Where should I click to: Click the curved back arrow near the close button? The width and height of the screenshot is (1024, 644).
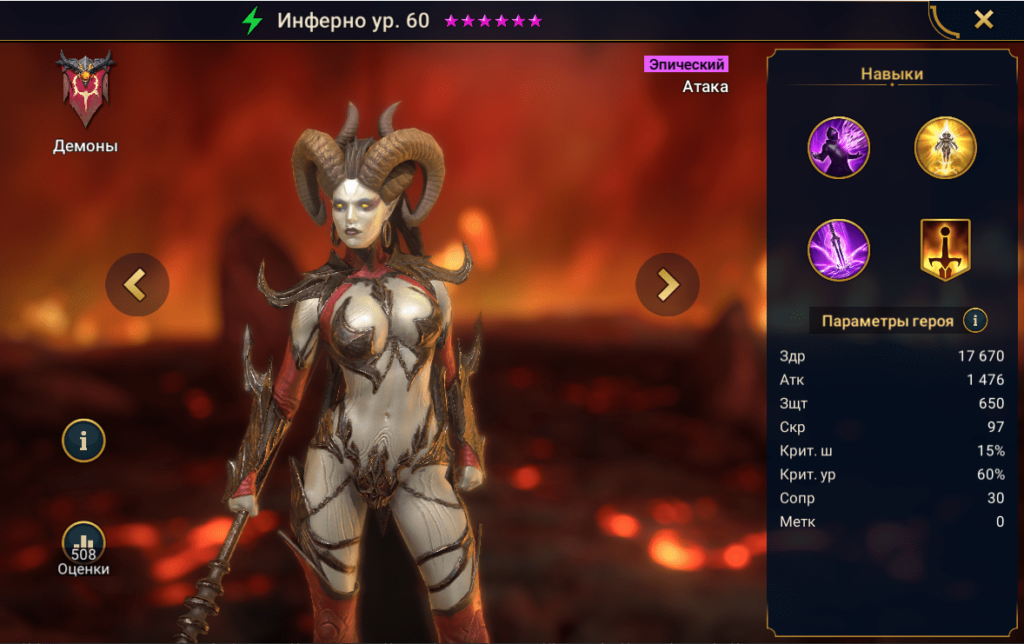[x=942, y=20]
